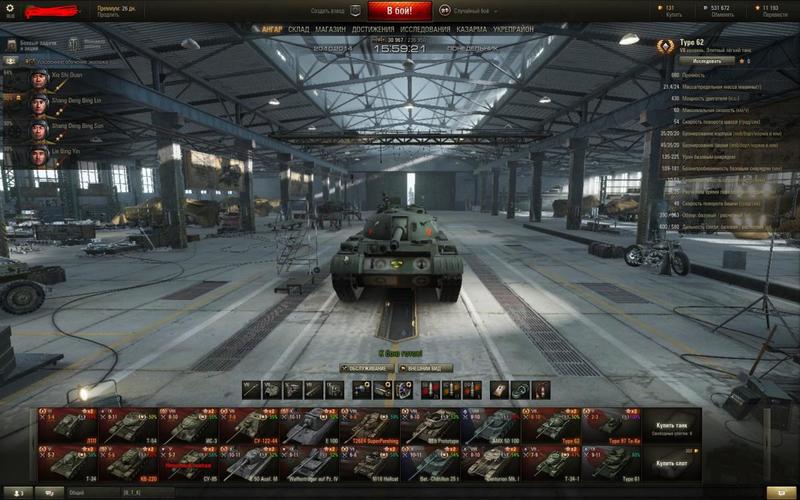Click the Купить слот button
This screenshot has height=500, width=800.
coord(672,464)
